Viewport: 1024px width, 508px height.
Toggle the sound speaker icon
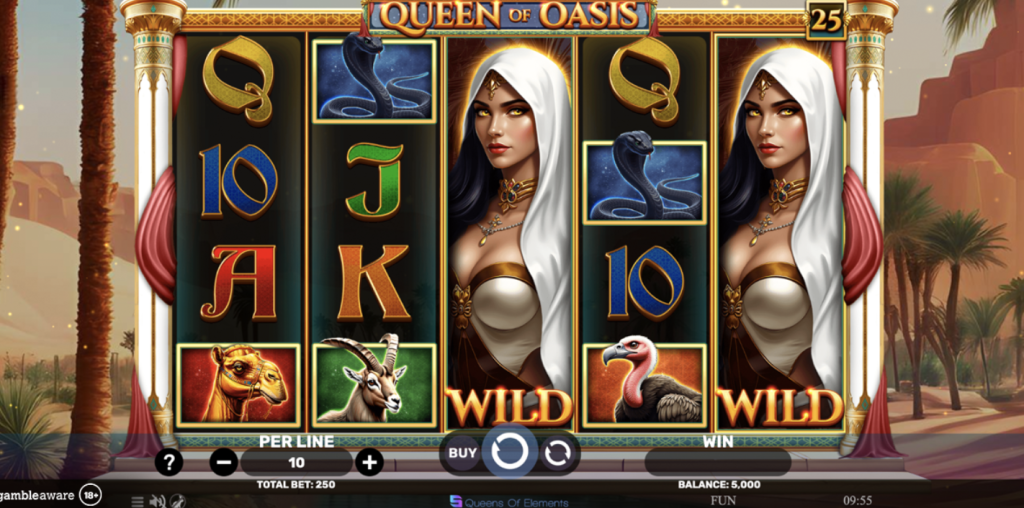pyautogui.click(x=157, y=501)
